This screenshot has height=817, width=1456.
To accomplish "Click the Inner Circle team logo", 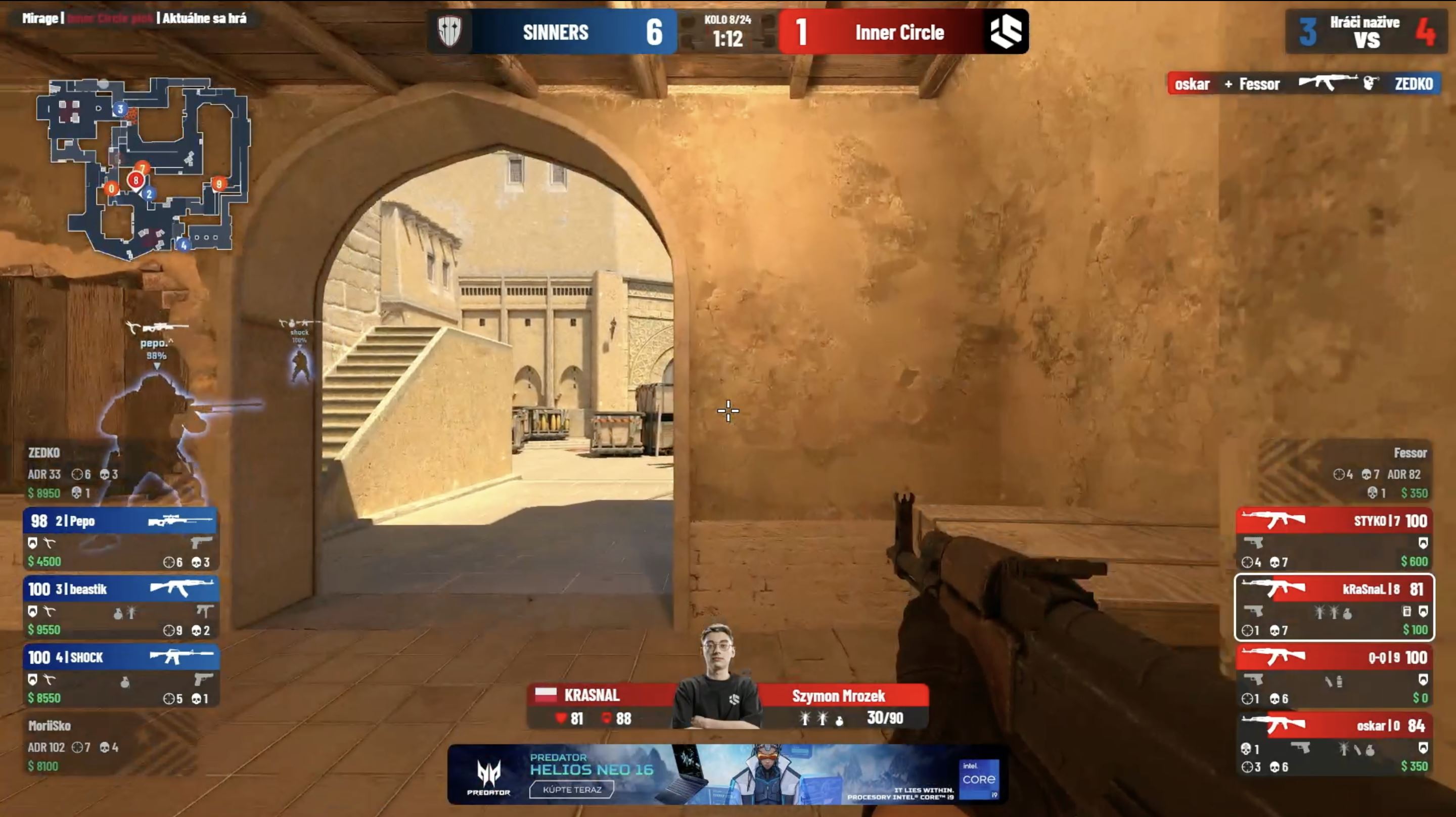I will [1006, 32].
